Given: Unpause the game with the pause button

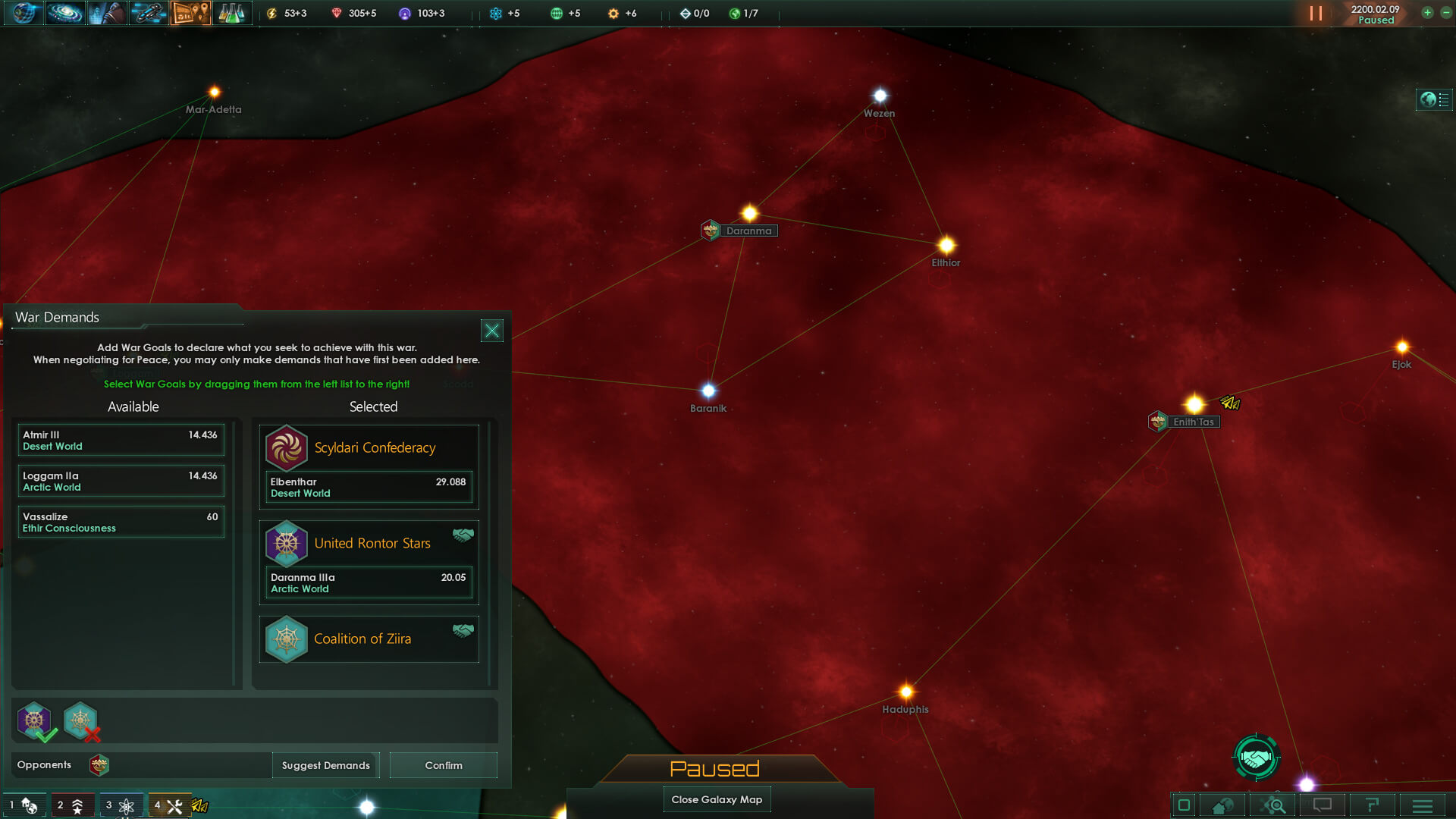Looking at the screenshot, I should [1316, 13].
